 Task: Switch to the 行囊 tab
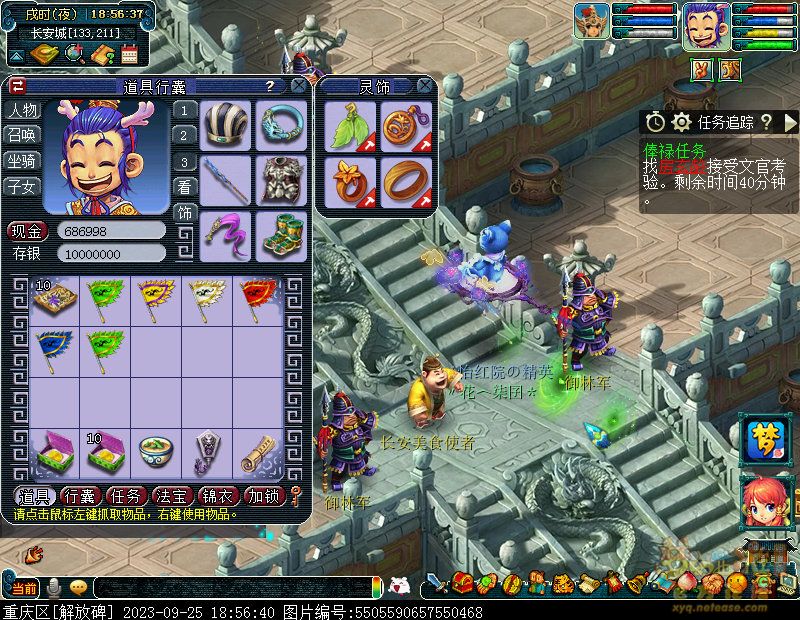tap(80, 495)
